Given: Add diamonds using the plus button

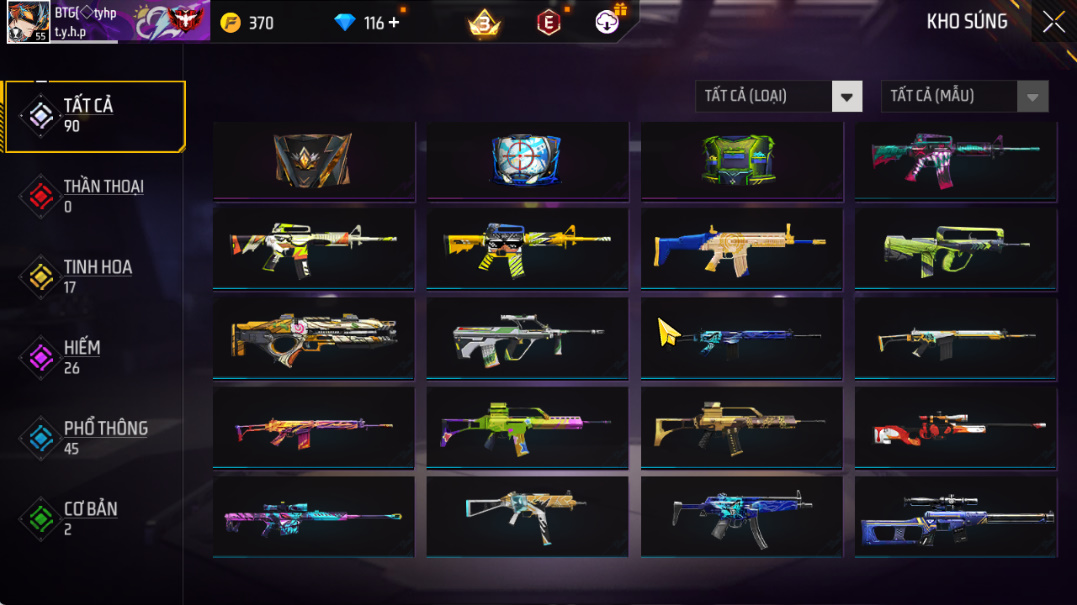Looking at the screenshot, I should coord(394,22).
